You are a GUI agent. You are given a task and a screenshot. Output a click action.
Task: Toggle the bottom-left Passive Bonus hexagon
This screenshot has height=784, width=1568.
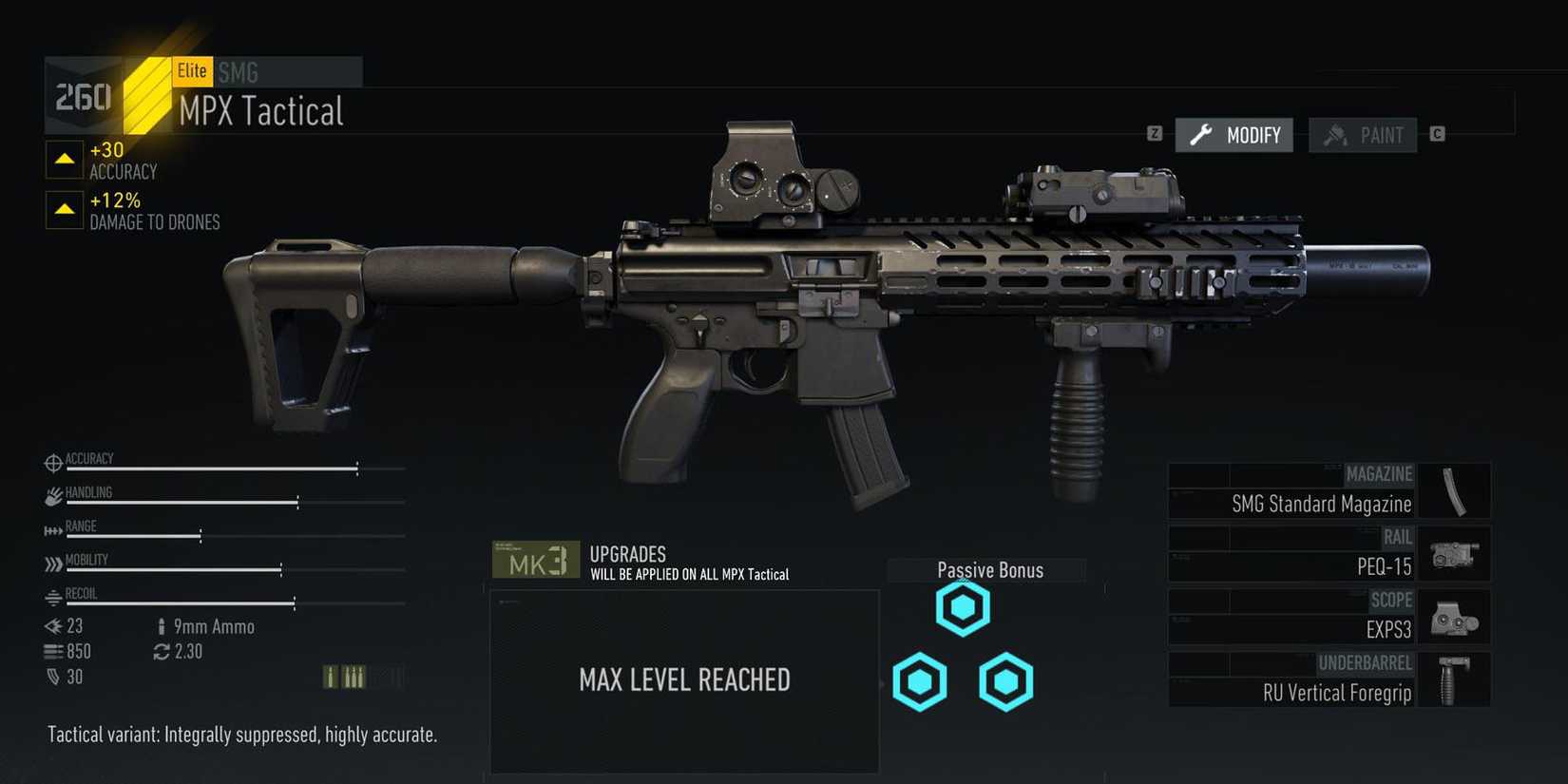click(919, 681)
